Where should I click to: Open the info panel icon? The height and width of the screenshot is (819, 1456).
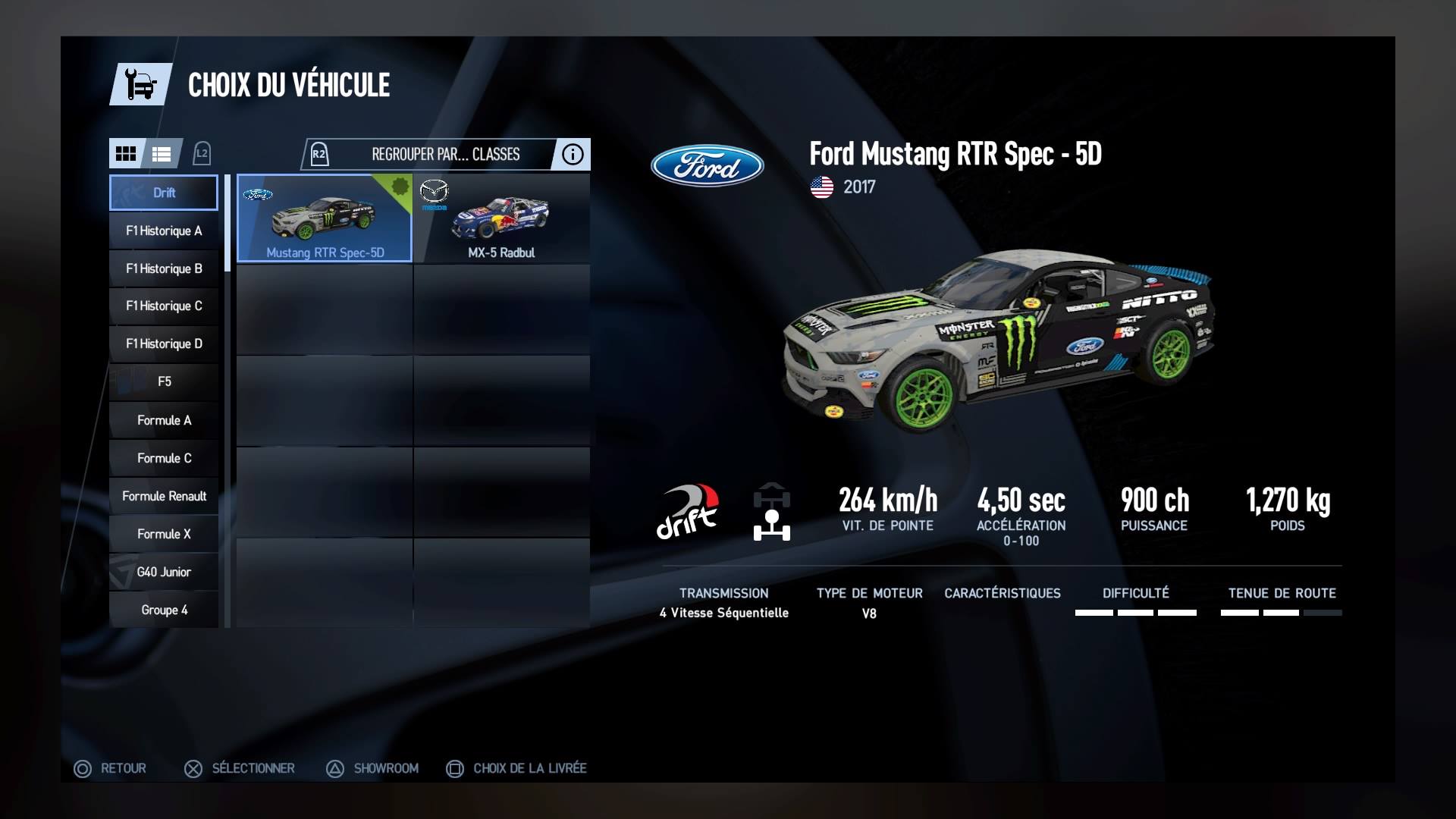(573, 155)
